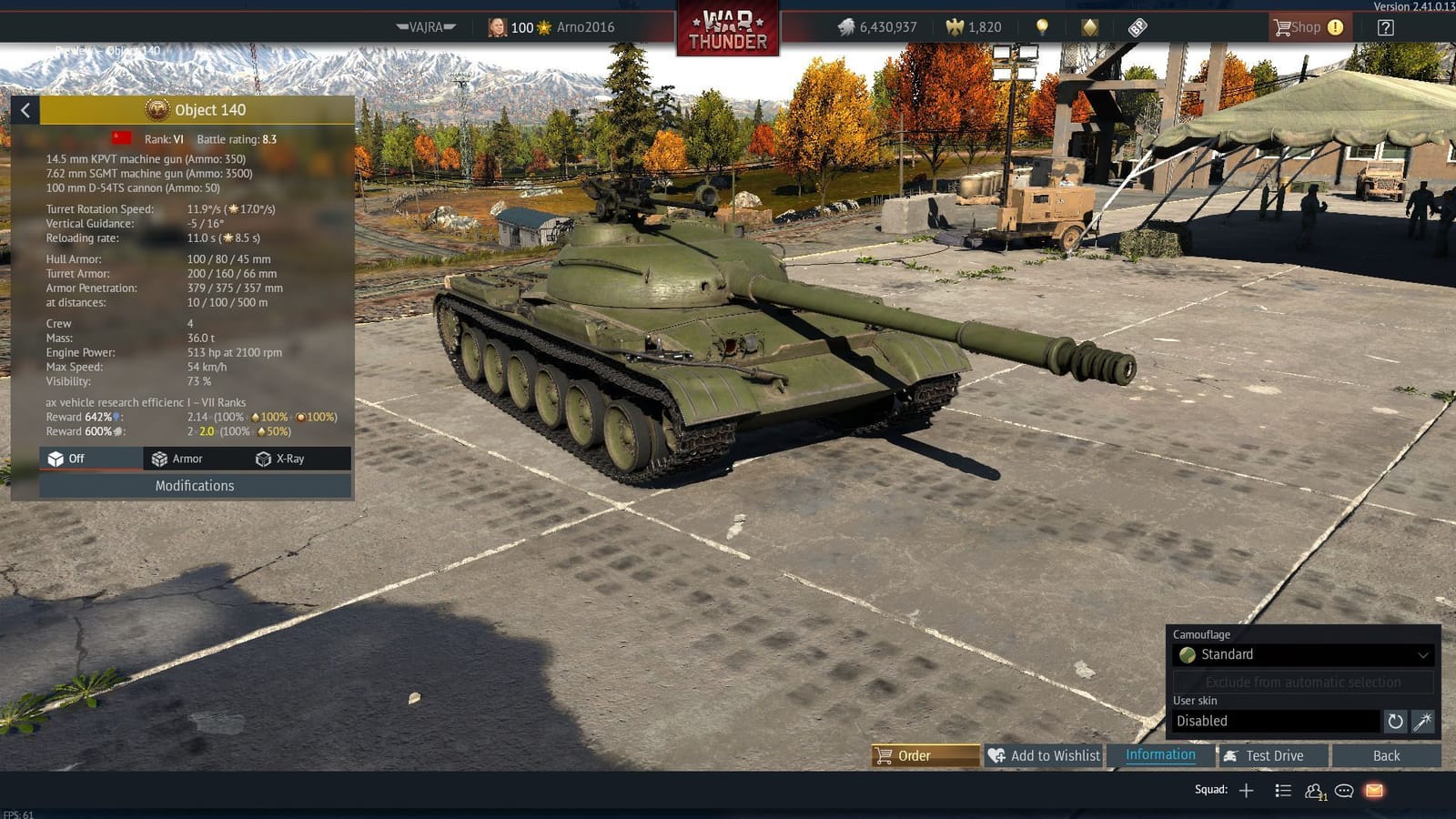The width and height of the screenshot is (1456, 819).
Task: Collapse the Object 140 info panel
Action: coord(25,110)
